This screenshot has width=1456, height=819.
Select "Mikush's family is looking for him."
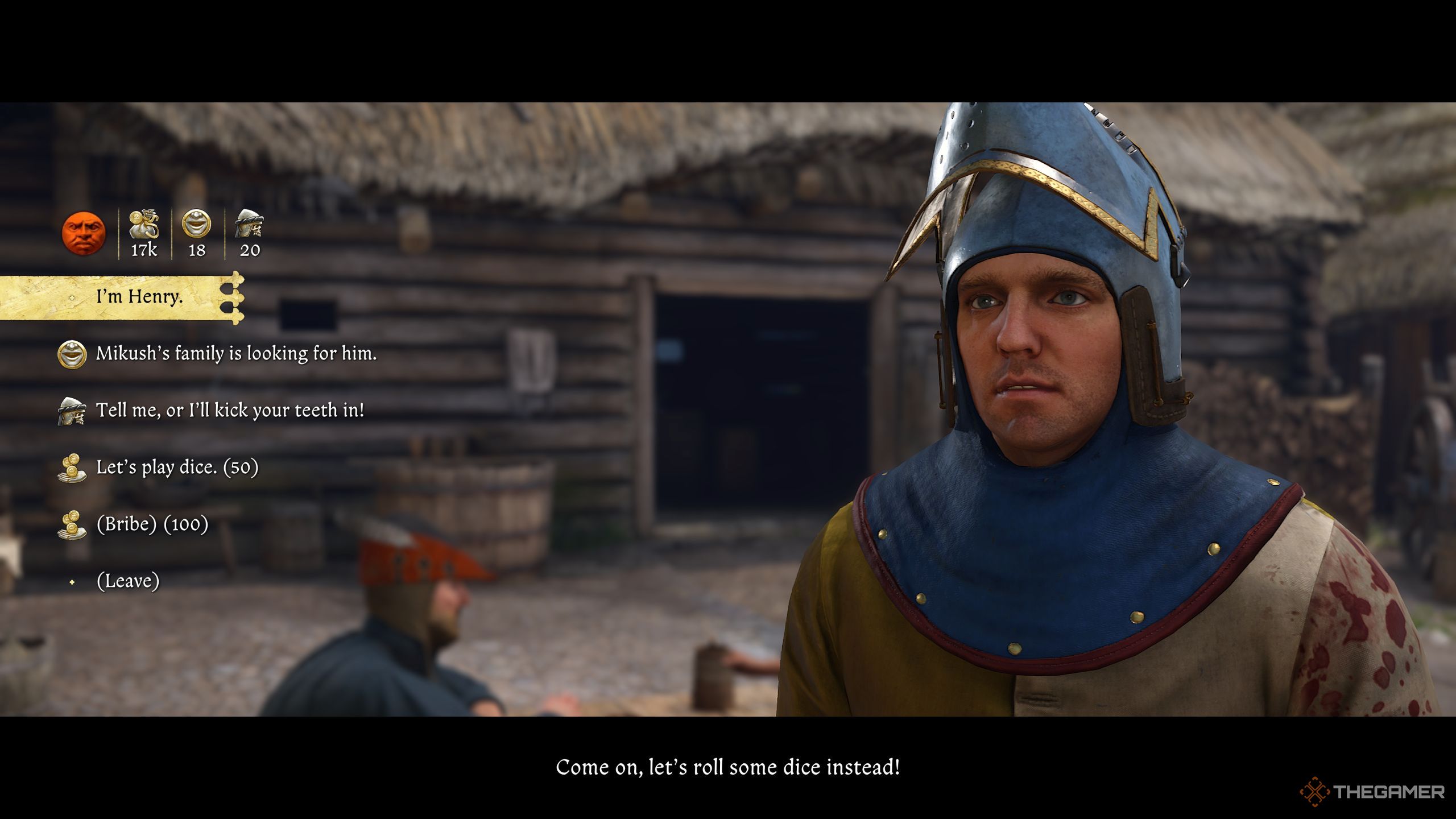[x=236, y=354]
